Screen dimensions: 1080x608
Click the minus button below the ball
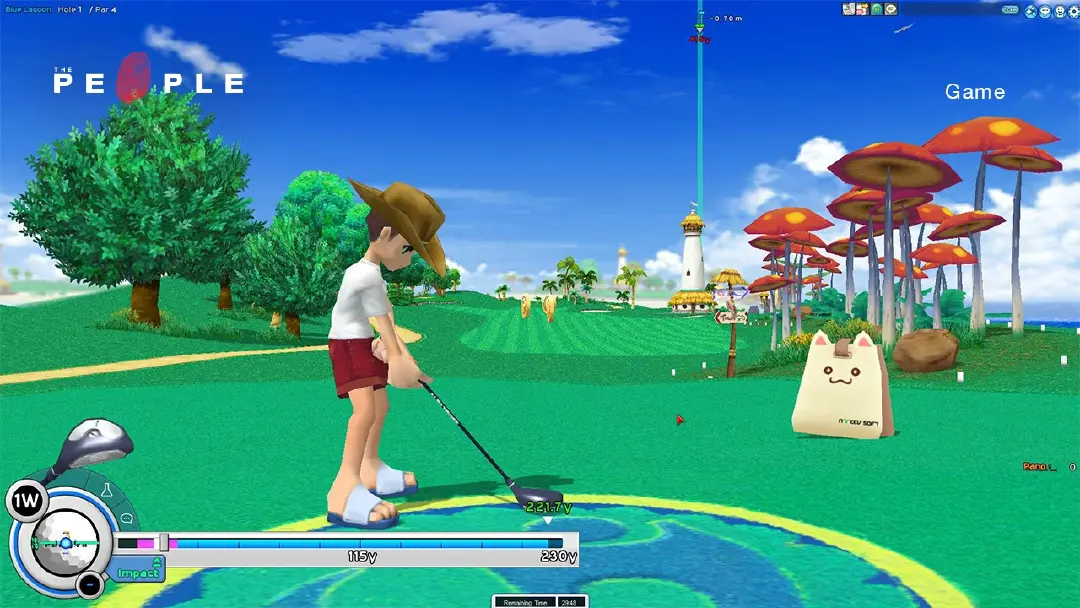90,583
